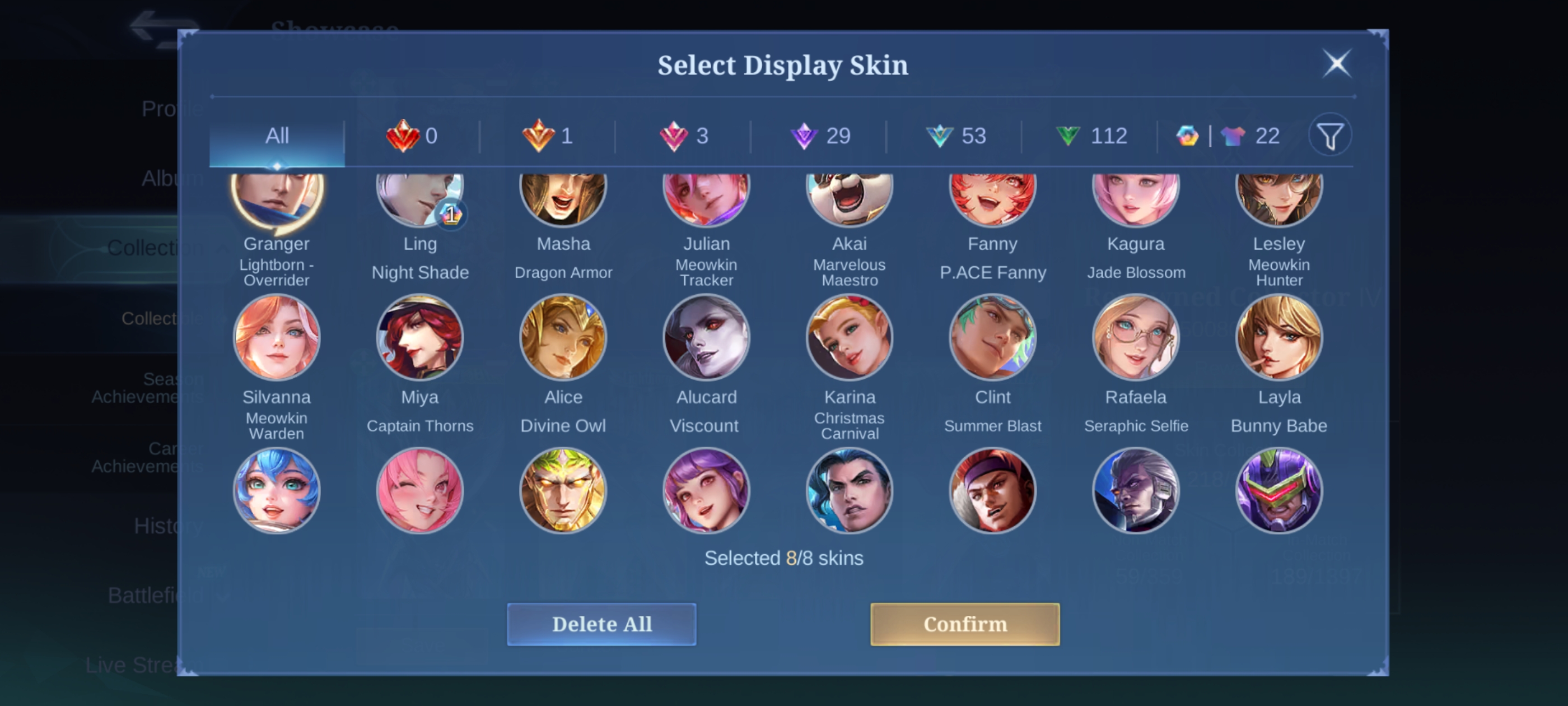Open the filter funnel options
The height and width of the screenshot is (706, 1568).
[x=1330, y=136]
